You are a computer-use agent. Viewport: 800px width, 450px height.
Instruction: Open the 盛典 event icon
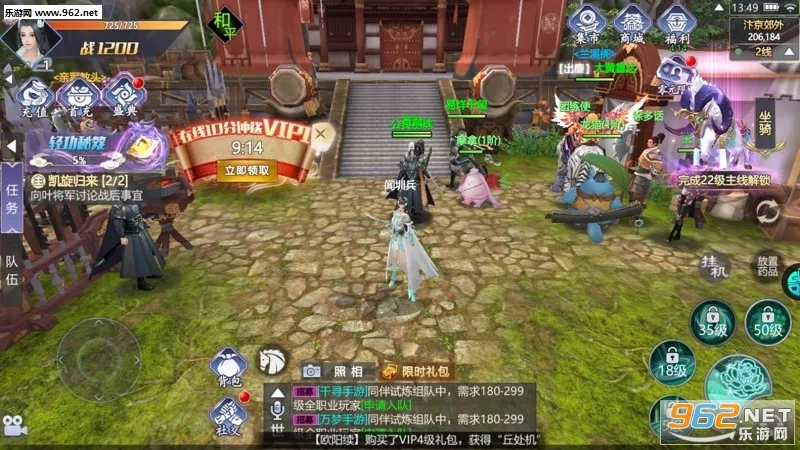point(122,97)
